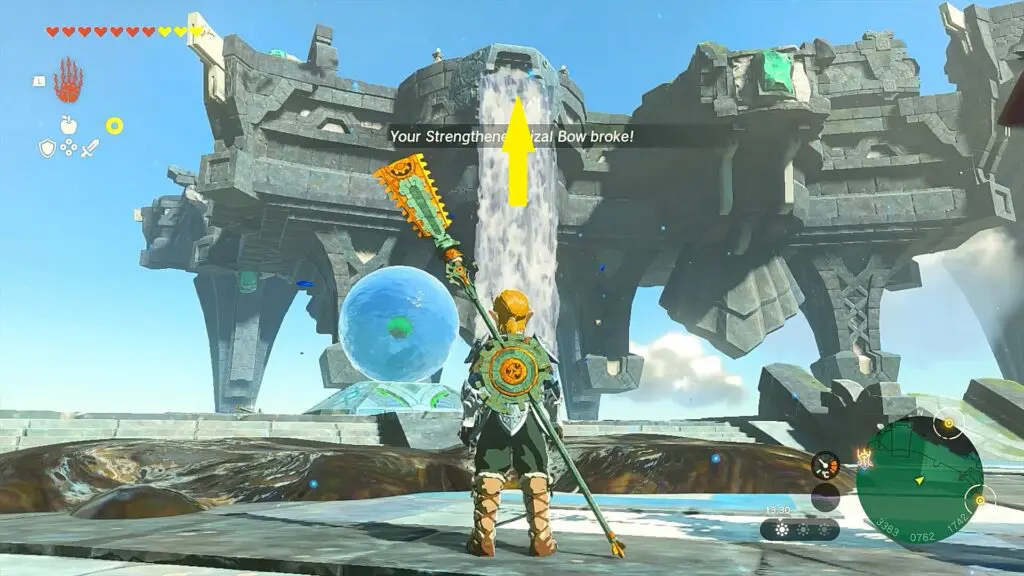This screenshot has width=1024, height=576.
Task: Choose the shield quick-swap icon
Action: point(47,148)
